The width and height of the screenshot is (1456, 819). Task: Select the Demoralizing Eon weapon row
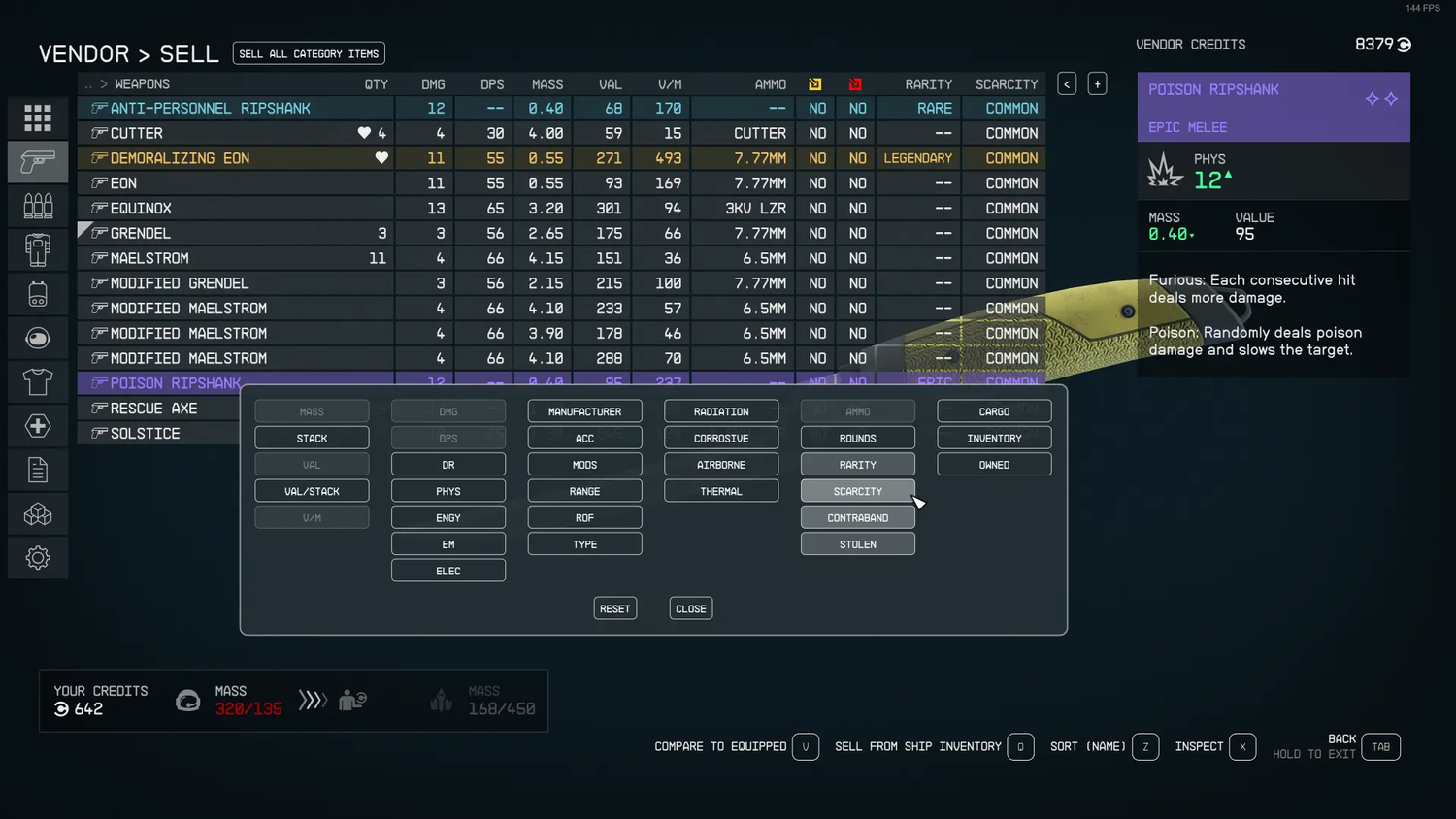click(180, 158)
